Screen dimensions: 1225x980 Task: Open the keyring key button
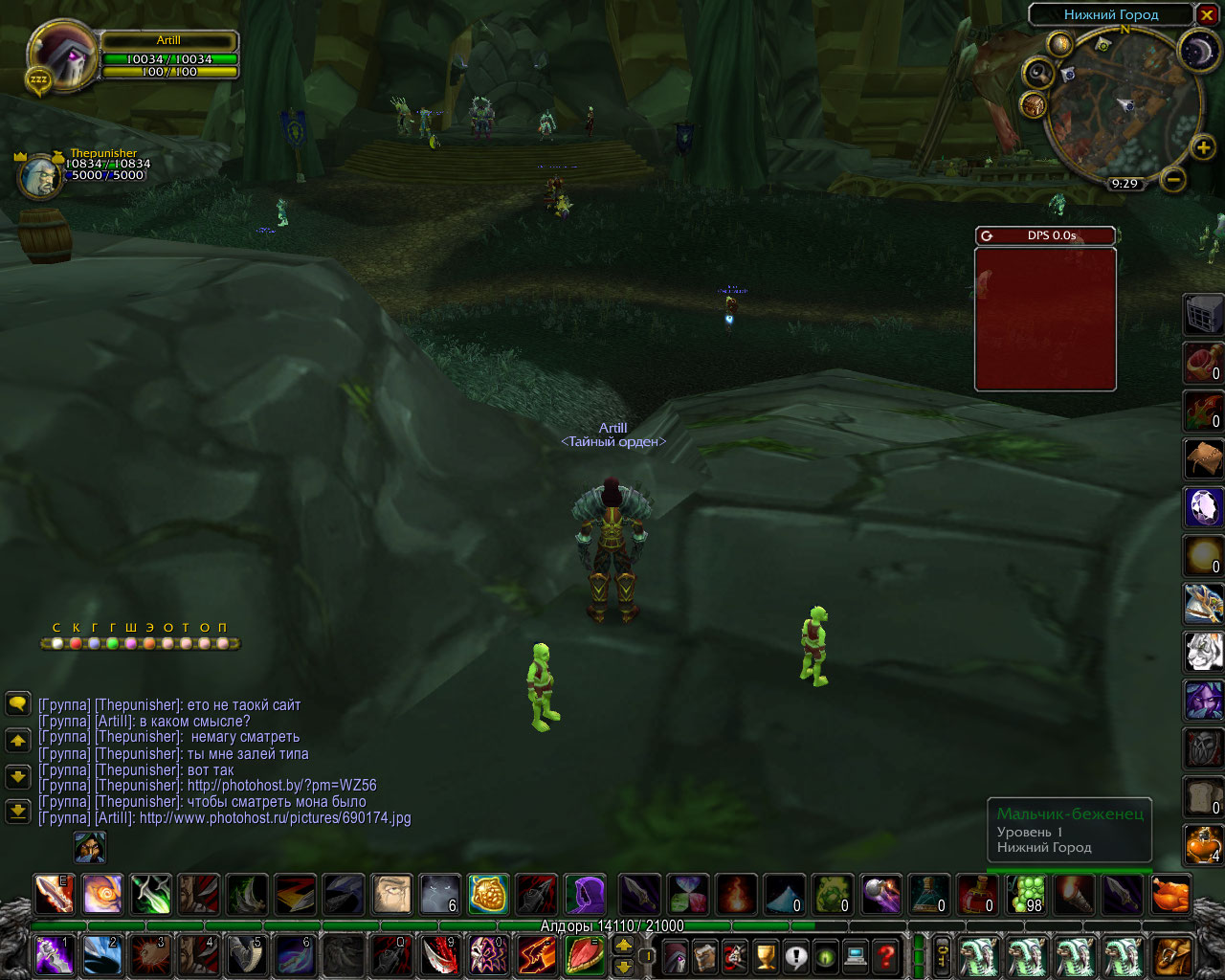(x=942, y=956)
